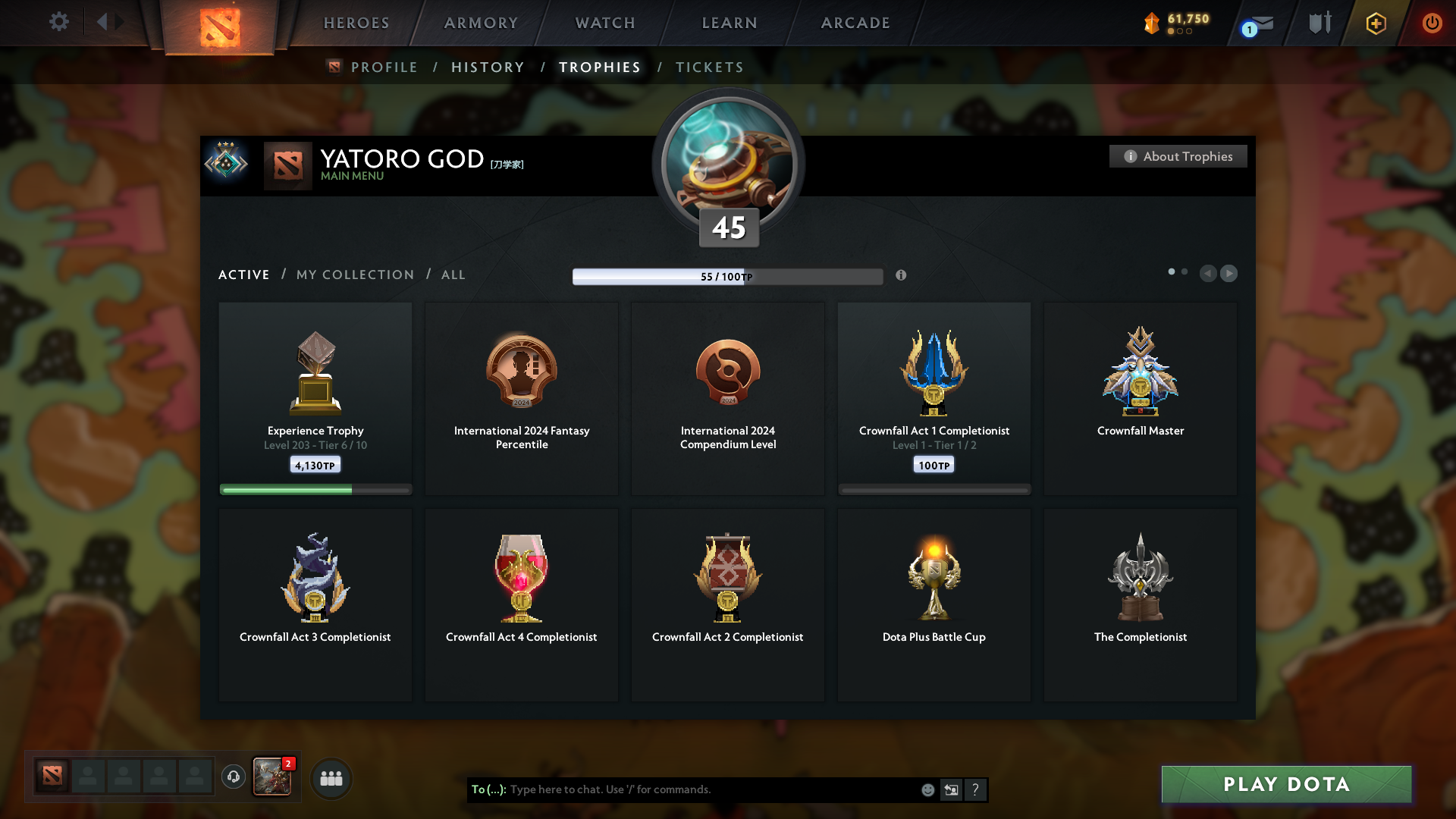Click the power/exit icon
1456x819 pixels.
(1432, 23)
